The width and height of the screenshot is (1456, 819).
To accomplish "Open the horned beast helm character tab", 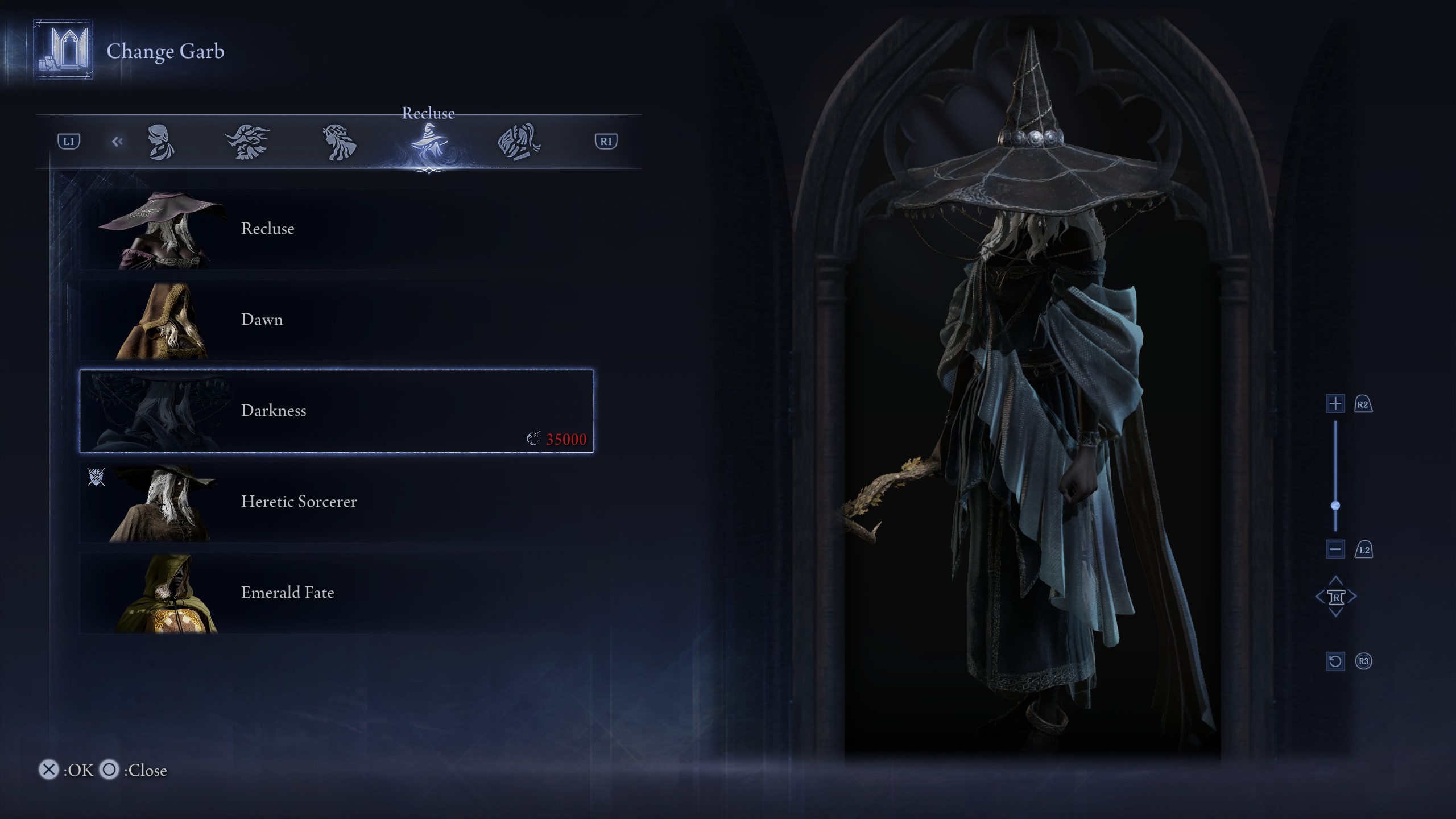I will coord(248,142).
